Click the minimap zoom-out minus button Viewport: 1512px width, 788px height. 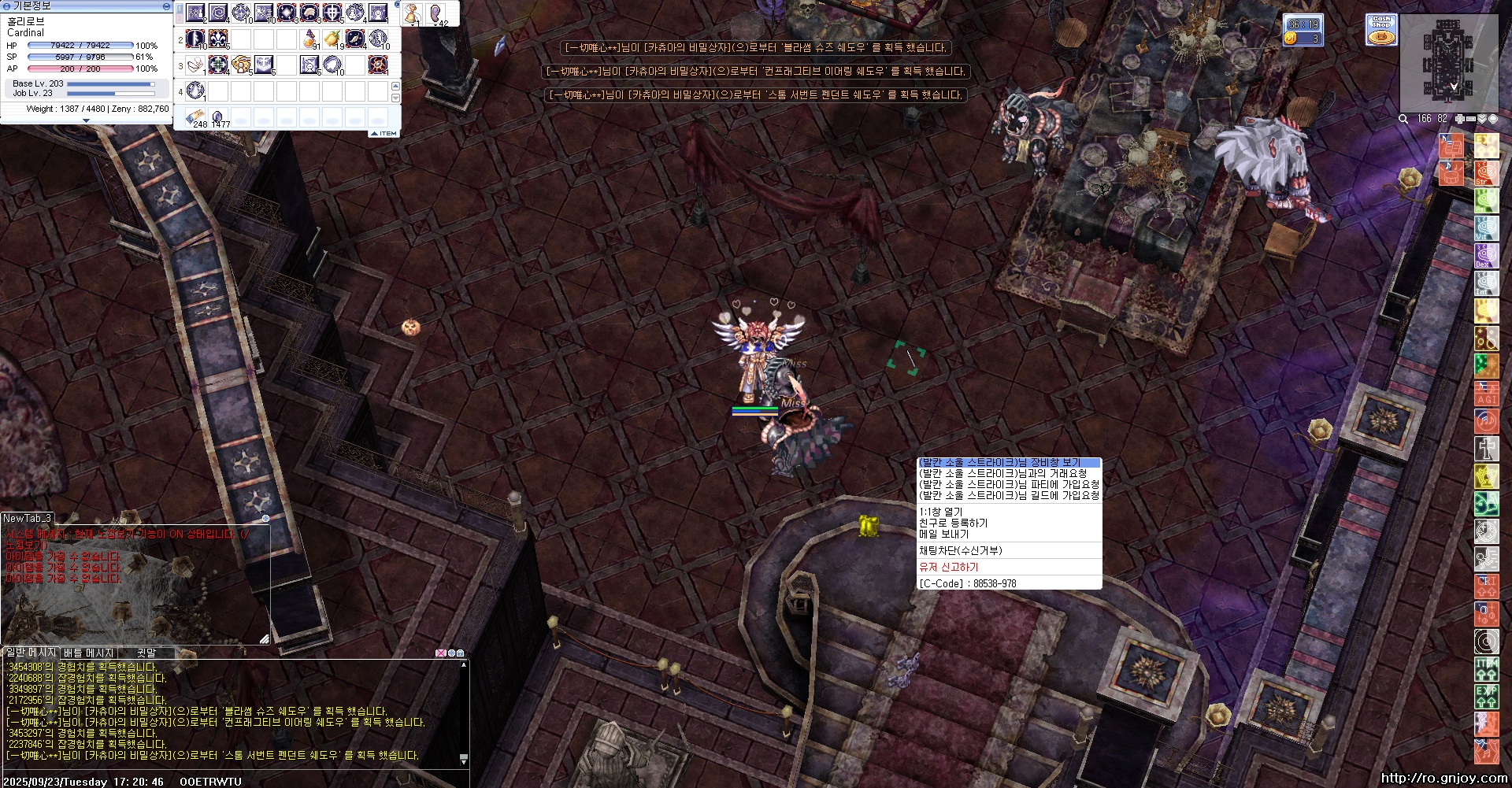point(1469,119)
